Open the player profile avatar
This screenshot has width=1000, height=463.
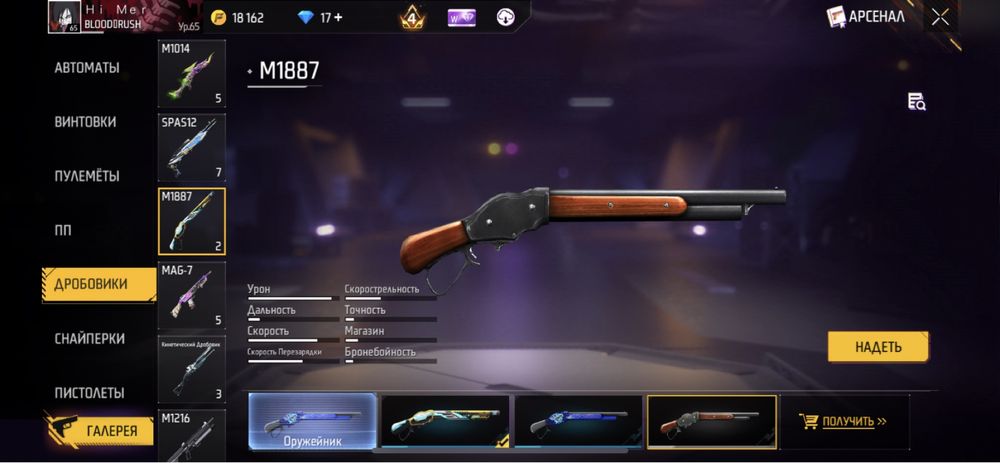pos(64,16)
